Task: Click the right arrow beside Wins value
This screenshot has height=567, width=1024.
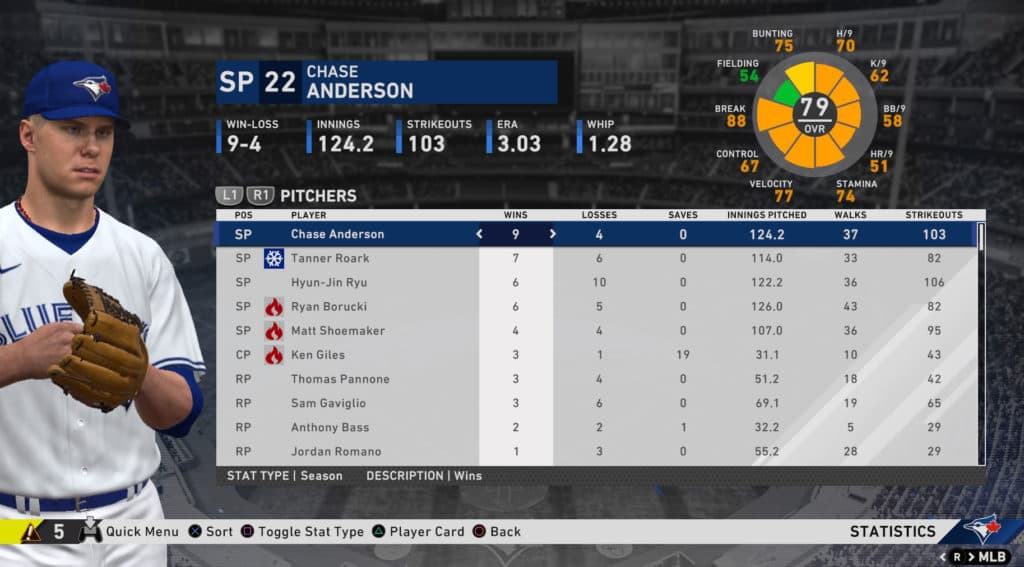Action: click(x=552, y=234)
